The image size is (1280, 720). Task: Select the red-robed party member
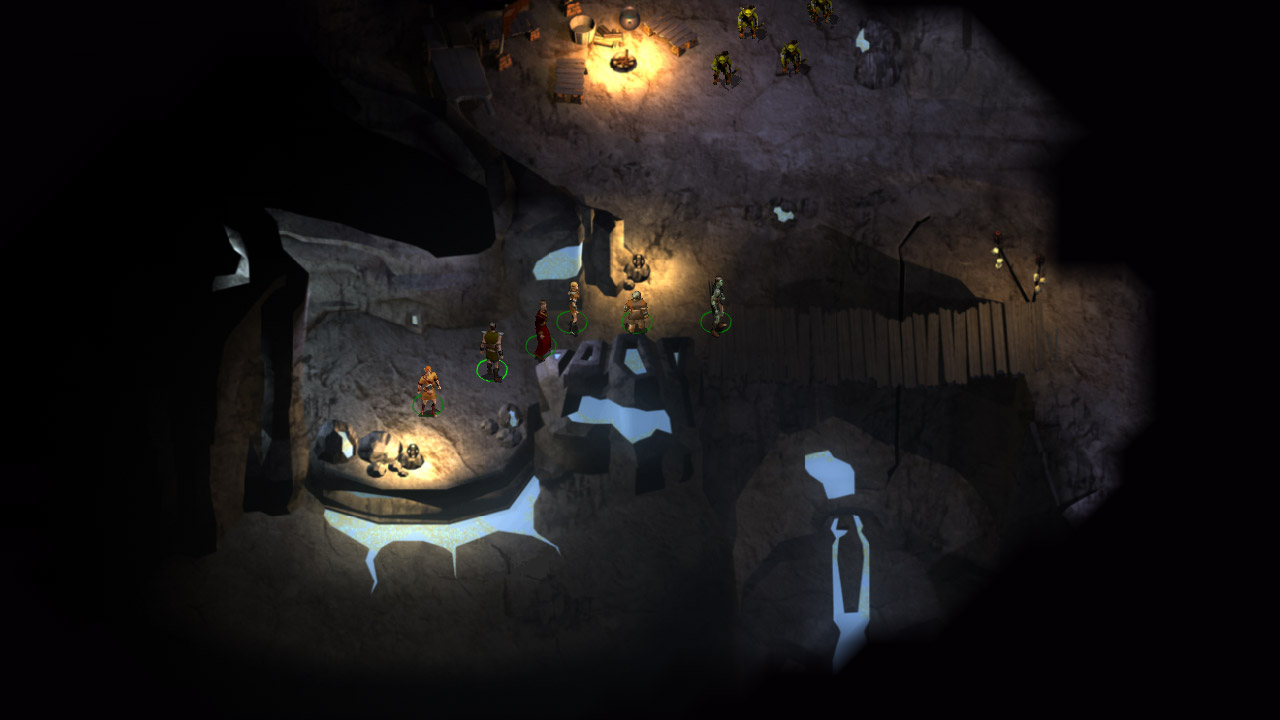[541, 330]
